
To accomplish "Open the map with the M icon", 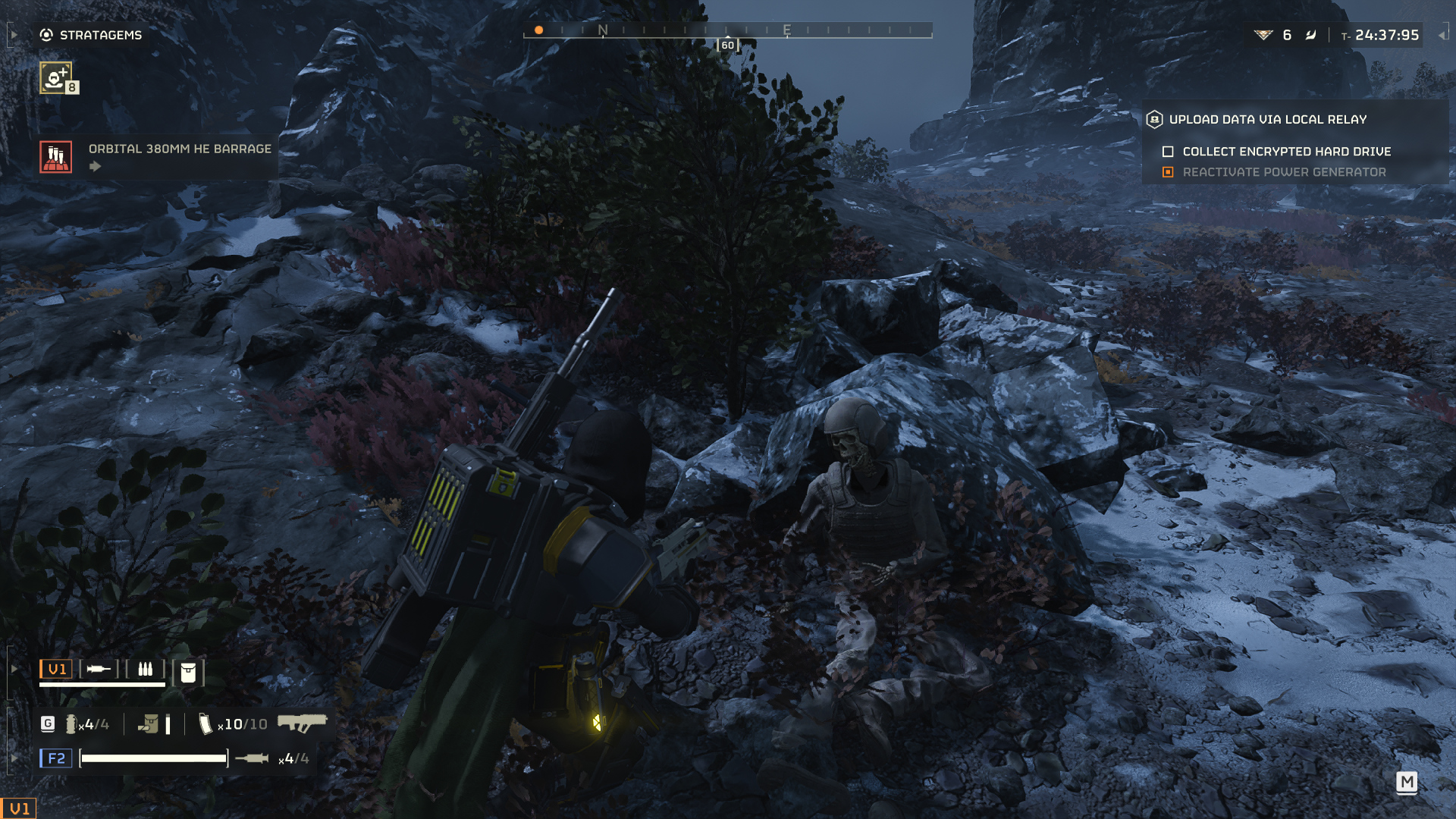I will pos(1407,782).
